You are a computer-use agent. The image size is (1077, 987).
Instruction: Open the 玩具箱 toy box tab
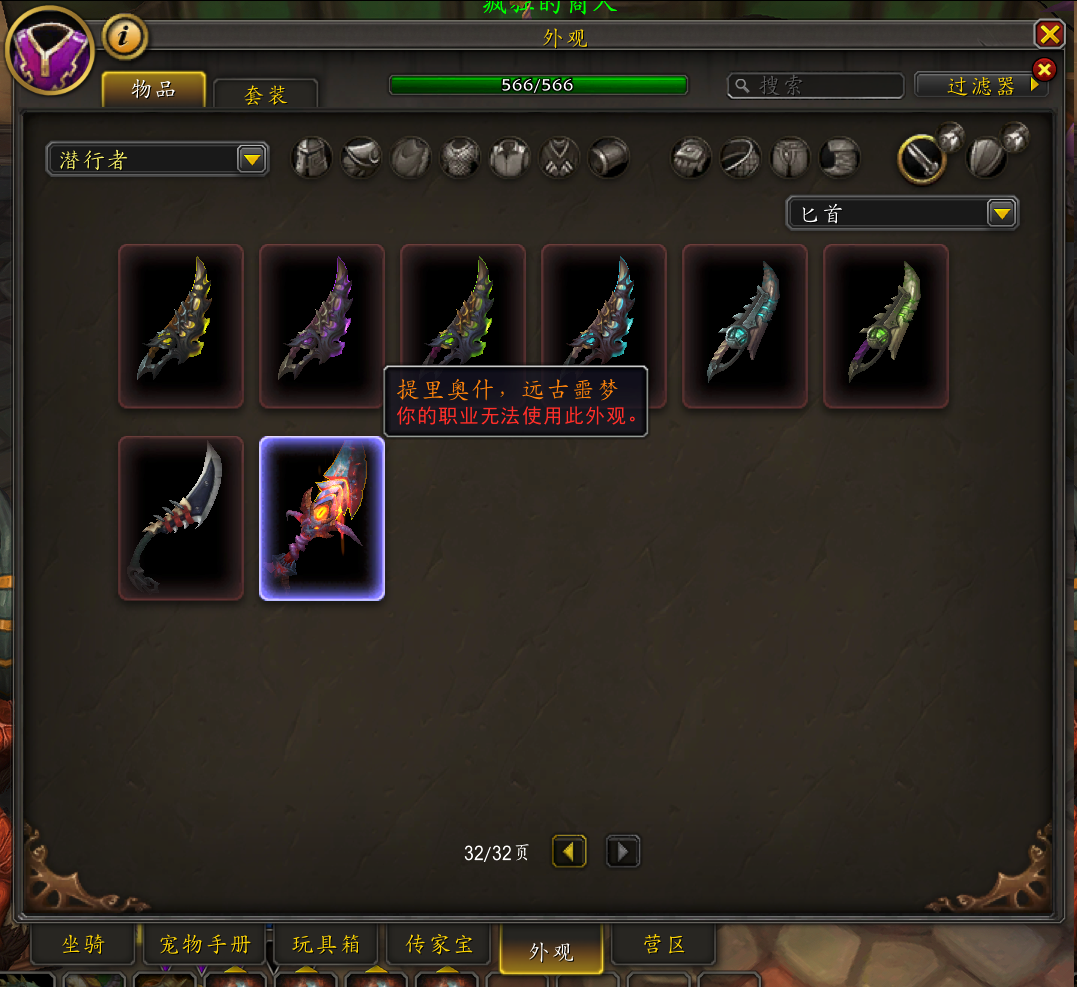pyautogui.click(x=325, y=945)
